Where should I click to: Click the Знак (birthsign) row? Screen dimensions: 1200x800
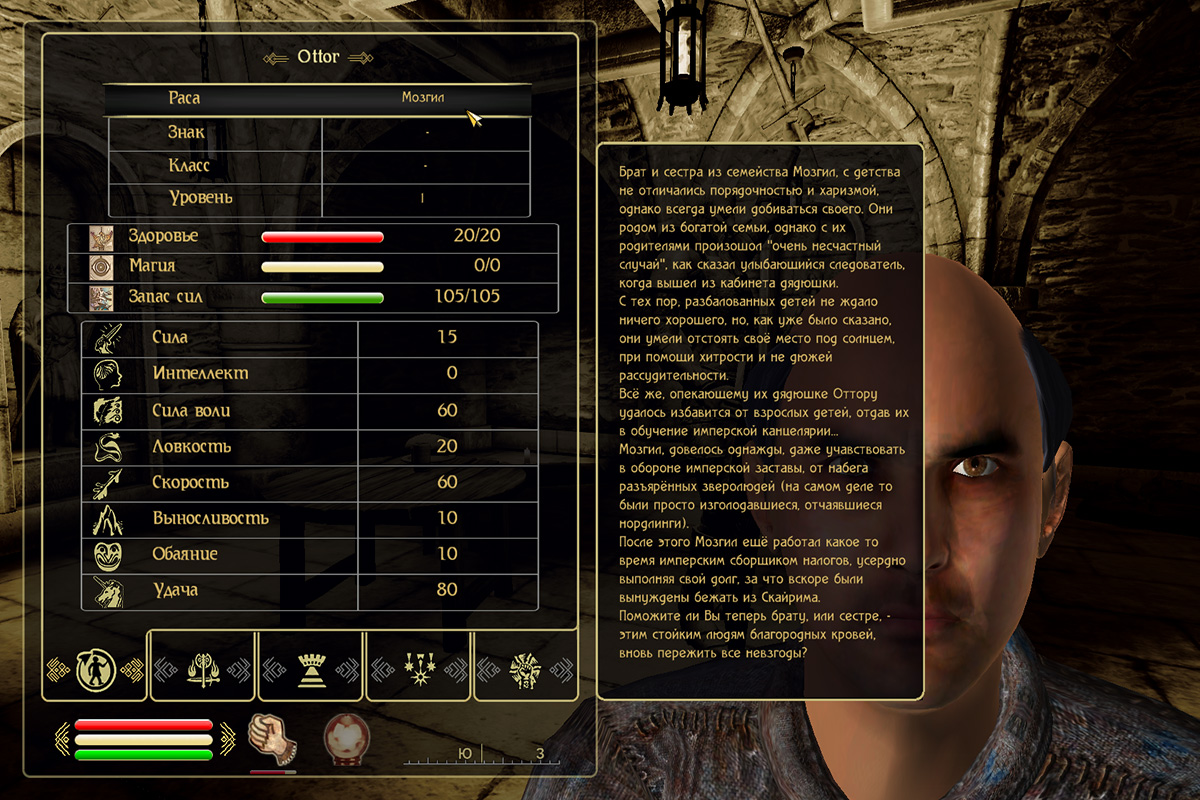point(317,133)
